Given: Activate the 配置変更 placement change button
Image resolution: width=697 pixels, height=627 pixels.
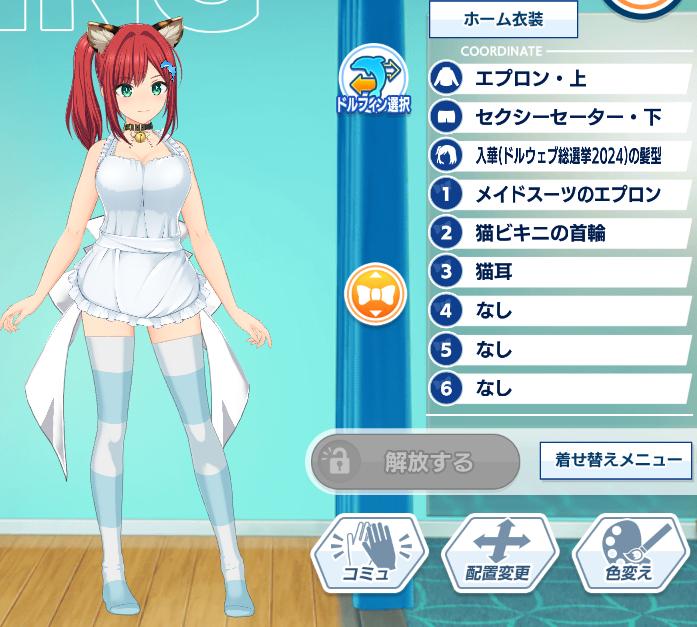Looking at the screenshot, I should coord(499,554).
